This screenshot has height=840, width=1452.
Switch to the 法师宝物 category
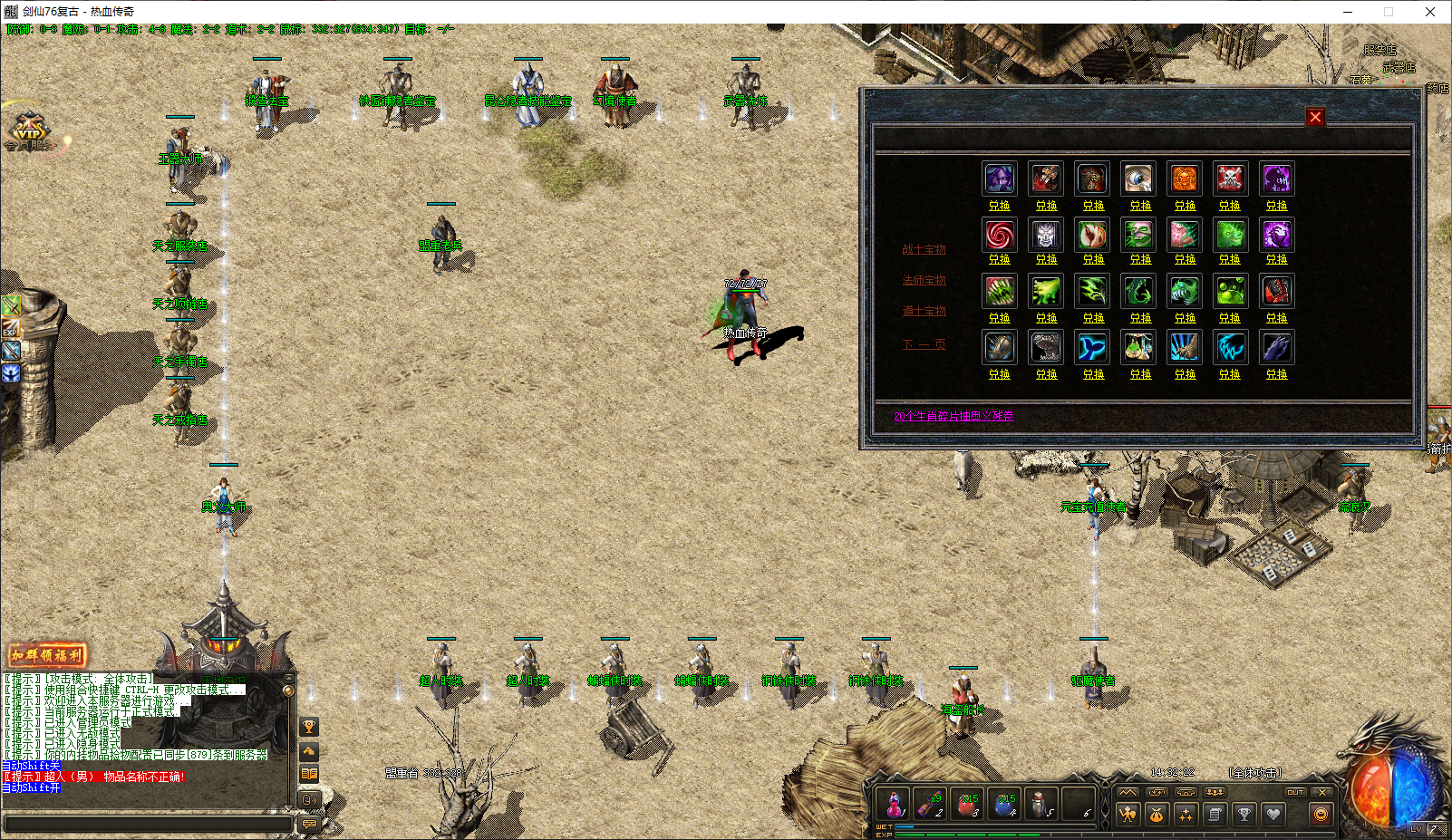tap(924, 280)
